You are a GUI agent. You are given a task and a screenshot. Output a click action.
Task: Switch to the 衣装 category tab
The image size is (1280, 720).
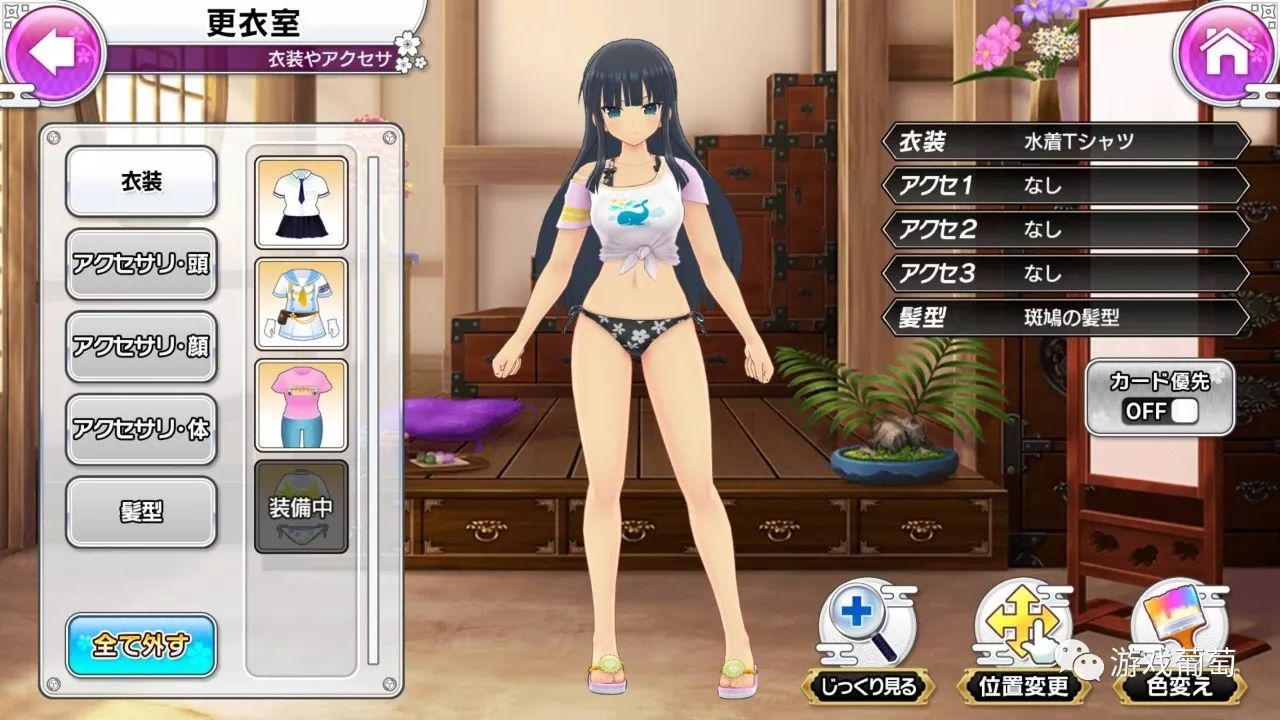click(x=141, y=182)
